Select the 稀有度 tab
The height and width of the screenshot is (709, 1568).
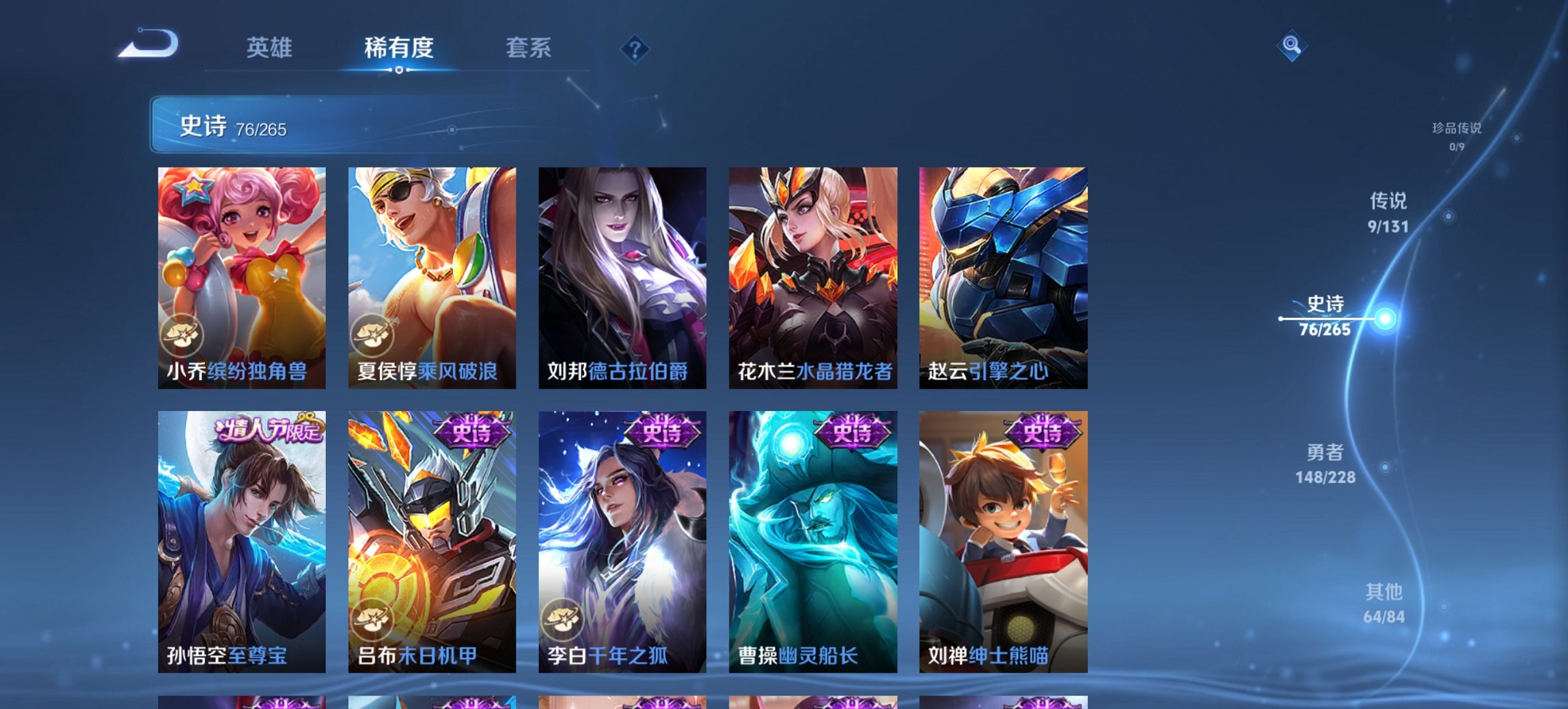tap(398, 48)
